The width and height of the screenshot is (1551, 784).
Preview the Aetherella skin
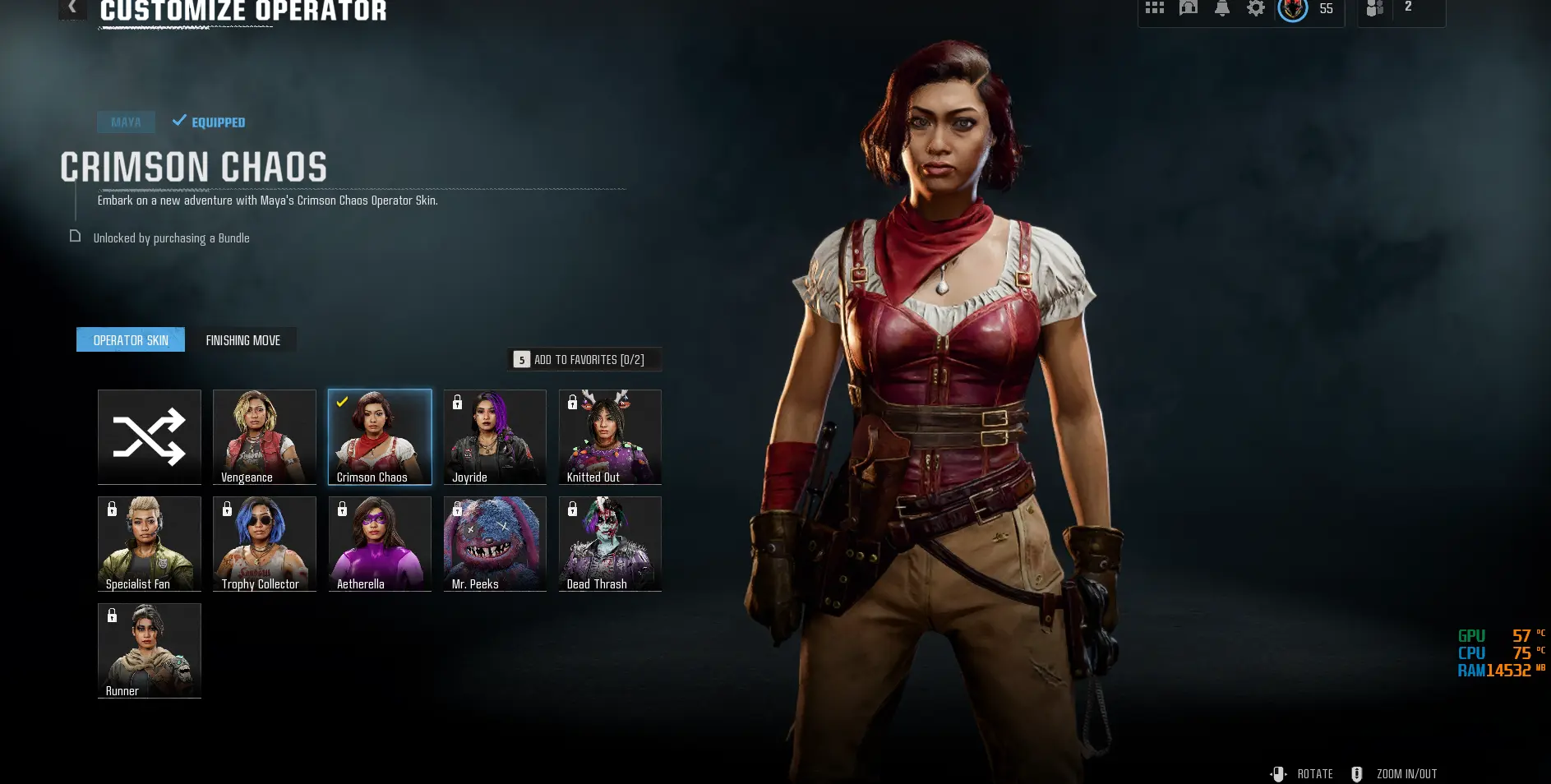click(380, 544)
